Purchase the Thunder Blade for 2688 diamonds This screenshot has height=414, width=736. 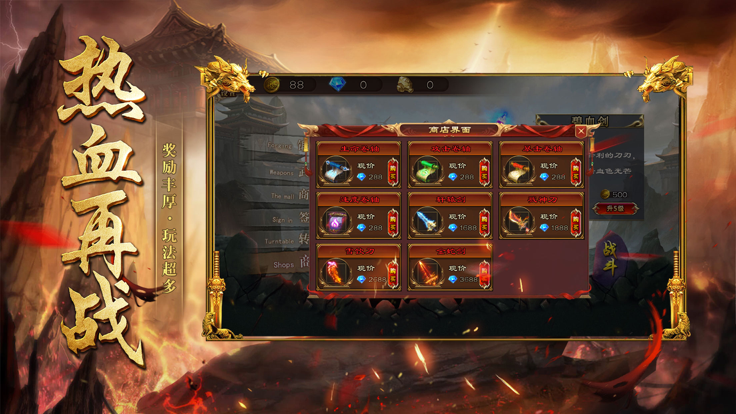click(x=391, y=273)
